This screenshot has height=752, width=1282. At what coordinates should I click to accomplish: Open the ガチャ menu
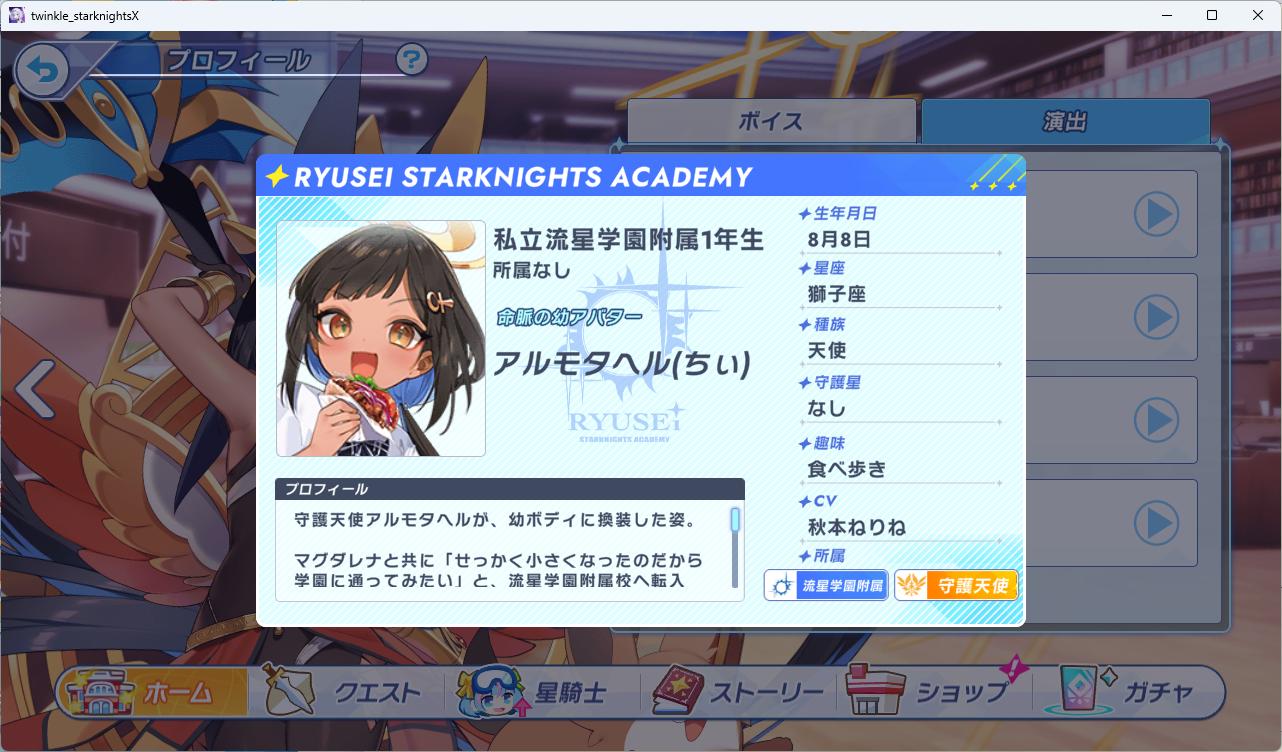pyautogui.click(x=1130, y=692)
